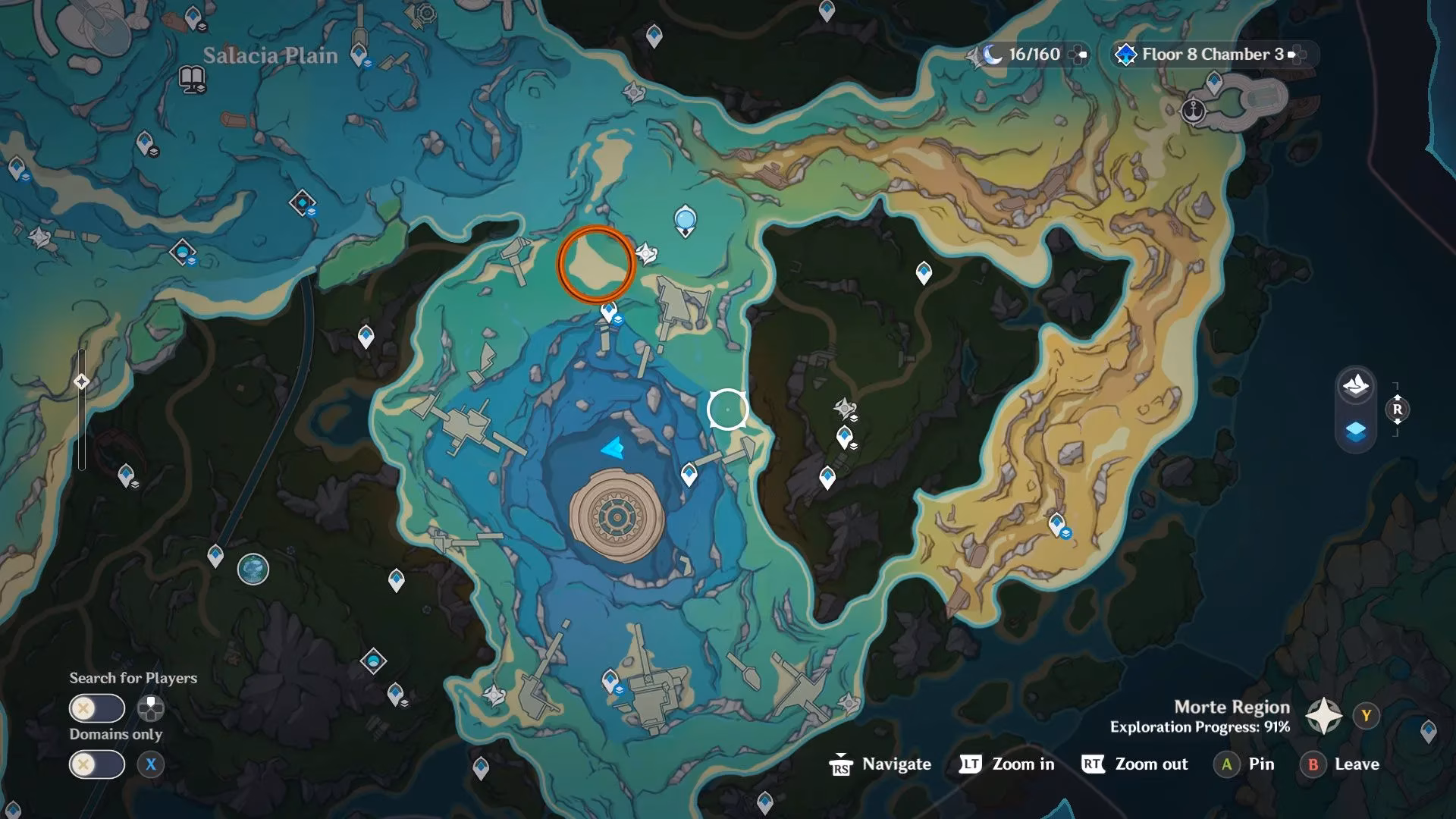1456x819 pixels.
Task: Select the round domain marker in the forest
Action: point(253,569)
